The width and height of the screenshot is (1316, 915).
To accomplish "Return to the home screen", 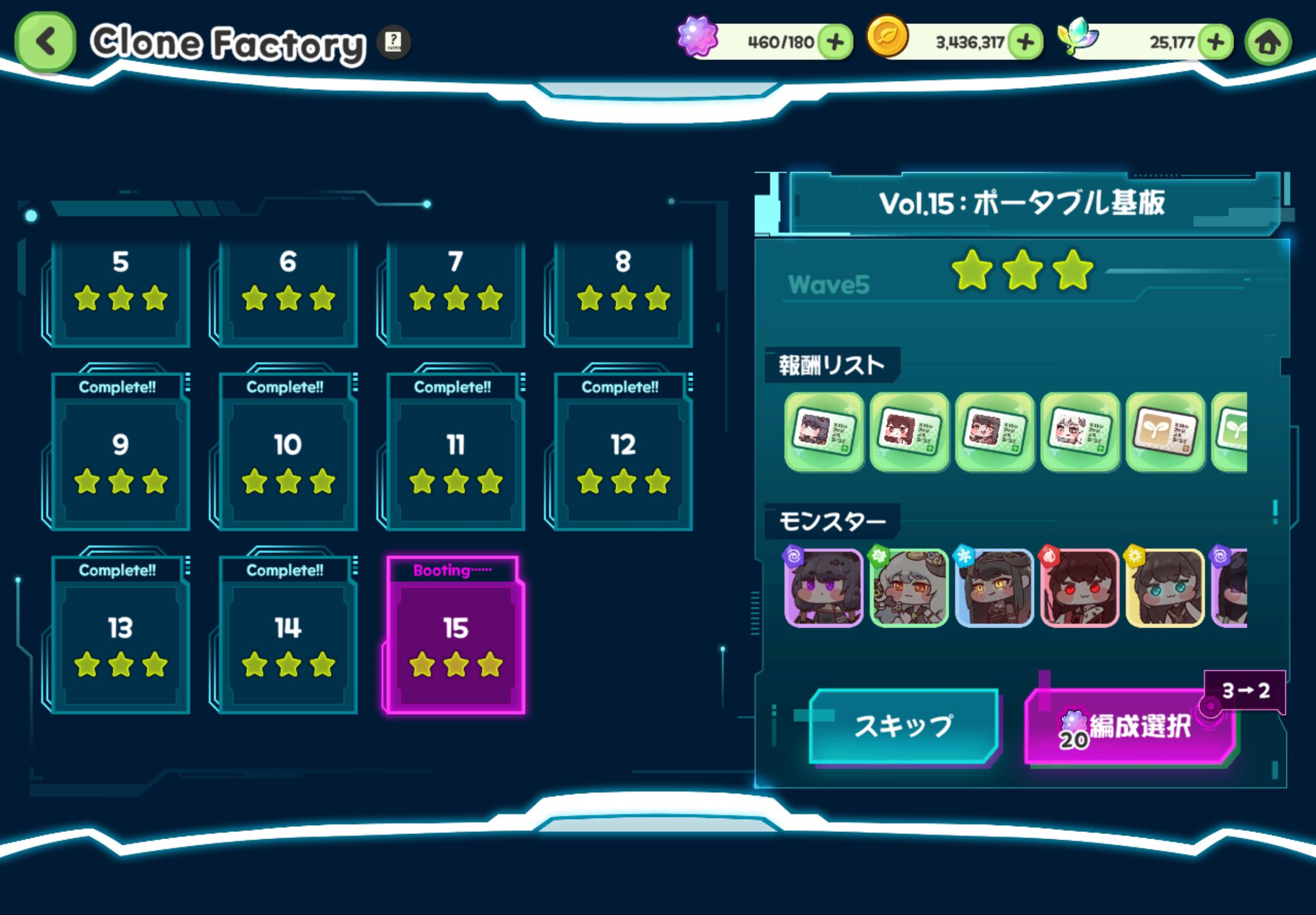I will (1268, 42).
